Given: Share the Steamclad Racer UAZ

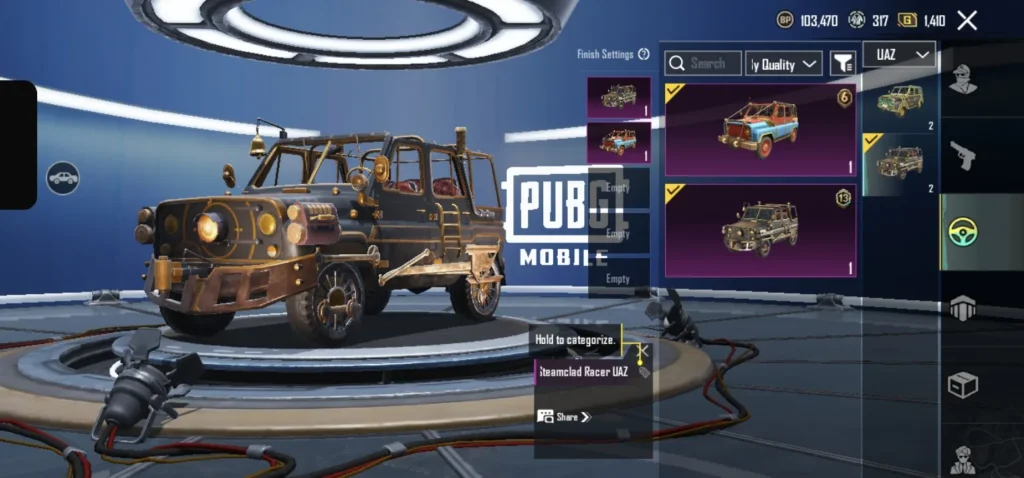Looking at the screenshot, I should (x=565, y=417).
